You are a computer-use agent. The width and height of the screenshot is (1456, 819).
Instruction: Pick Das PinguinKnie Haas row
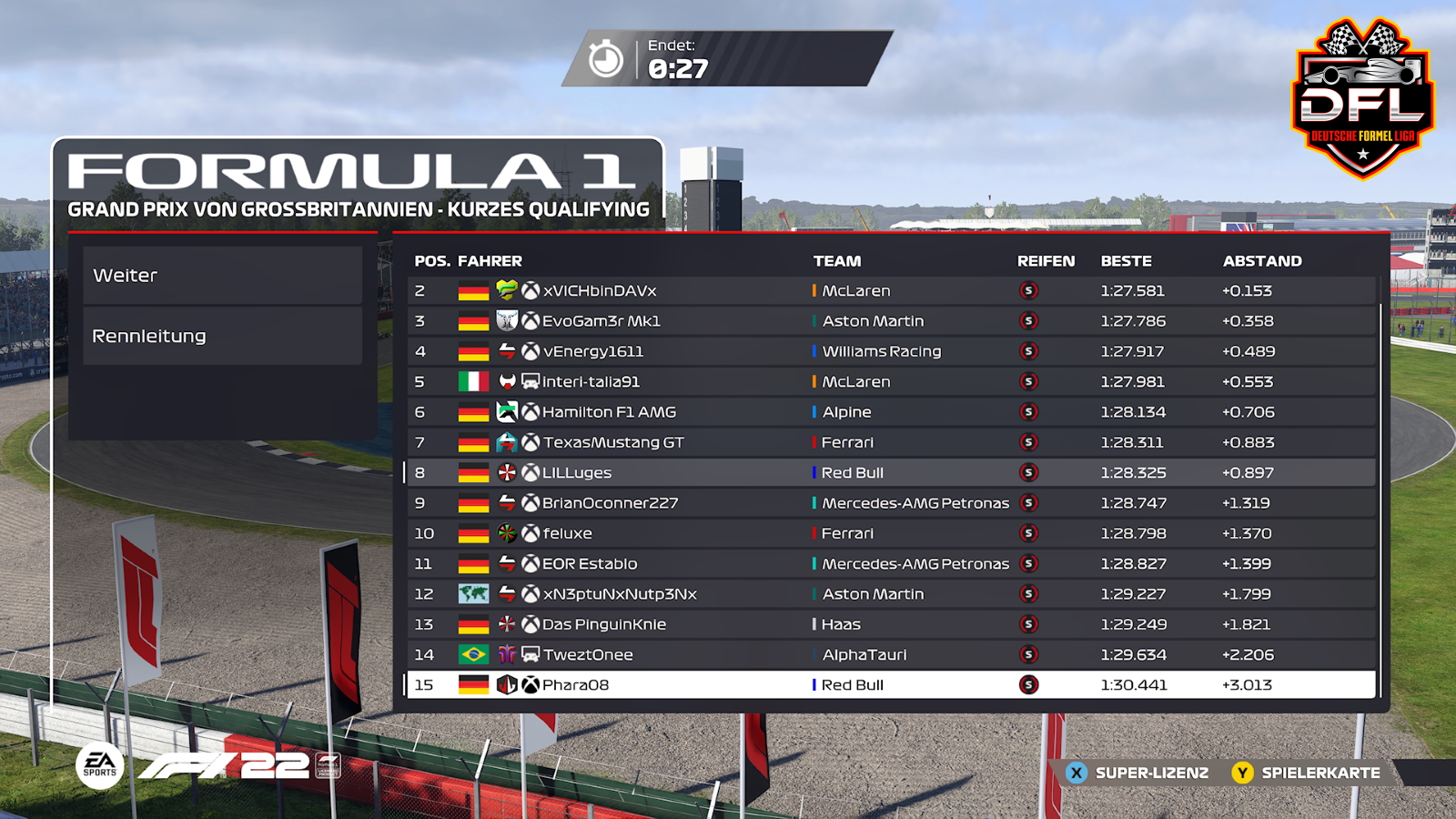coord(890,624)
